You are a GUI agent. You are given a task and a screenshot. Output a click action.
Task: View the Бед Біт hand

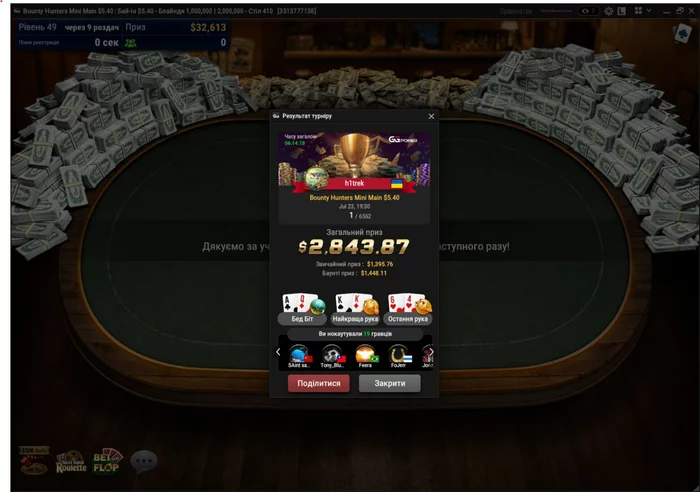point(303,309)
